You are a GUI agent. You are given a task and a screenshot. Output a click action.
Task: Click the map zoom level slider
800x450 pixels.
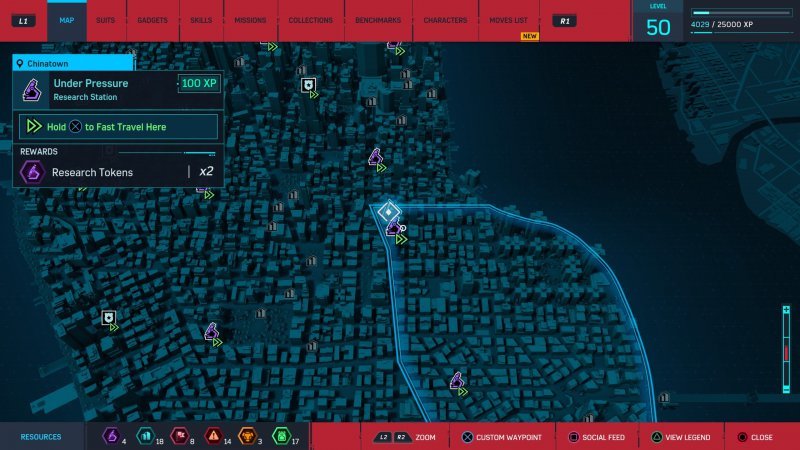coord(787,352)
